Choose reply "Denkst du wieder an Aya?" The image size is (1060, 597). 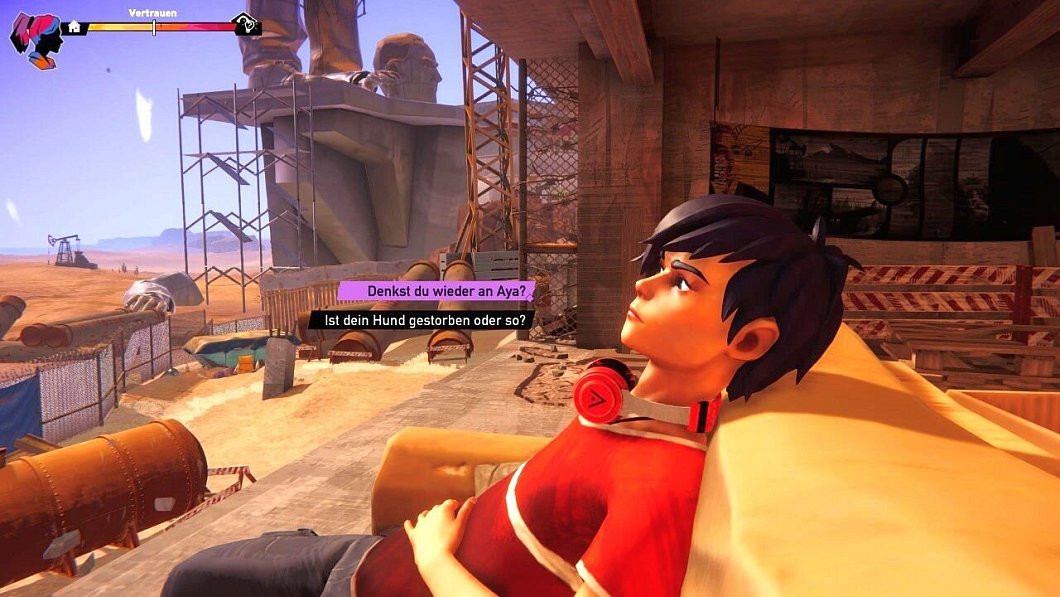tap(437, 291)
